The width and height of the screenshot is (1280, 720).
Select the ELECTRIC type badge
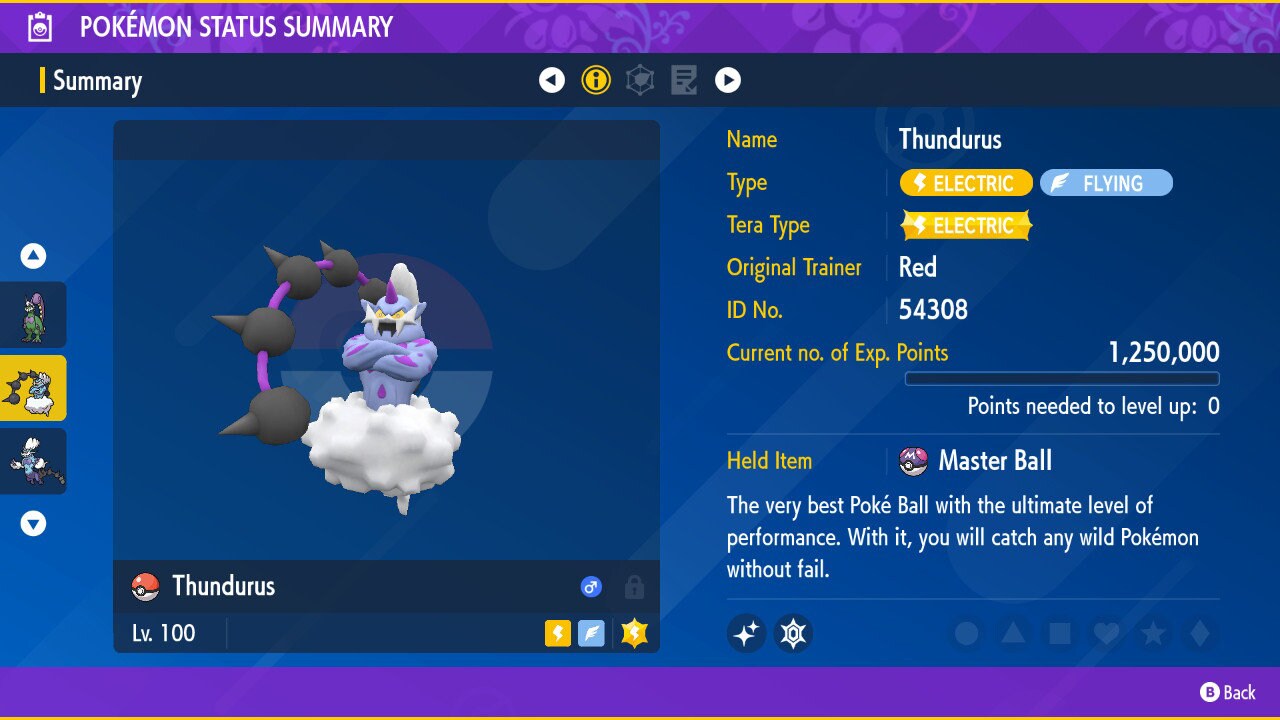(x=965, y=182)
